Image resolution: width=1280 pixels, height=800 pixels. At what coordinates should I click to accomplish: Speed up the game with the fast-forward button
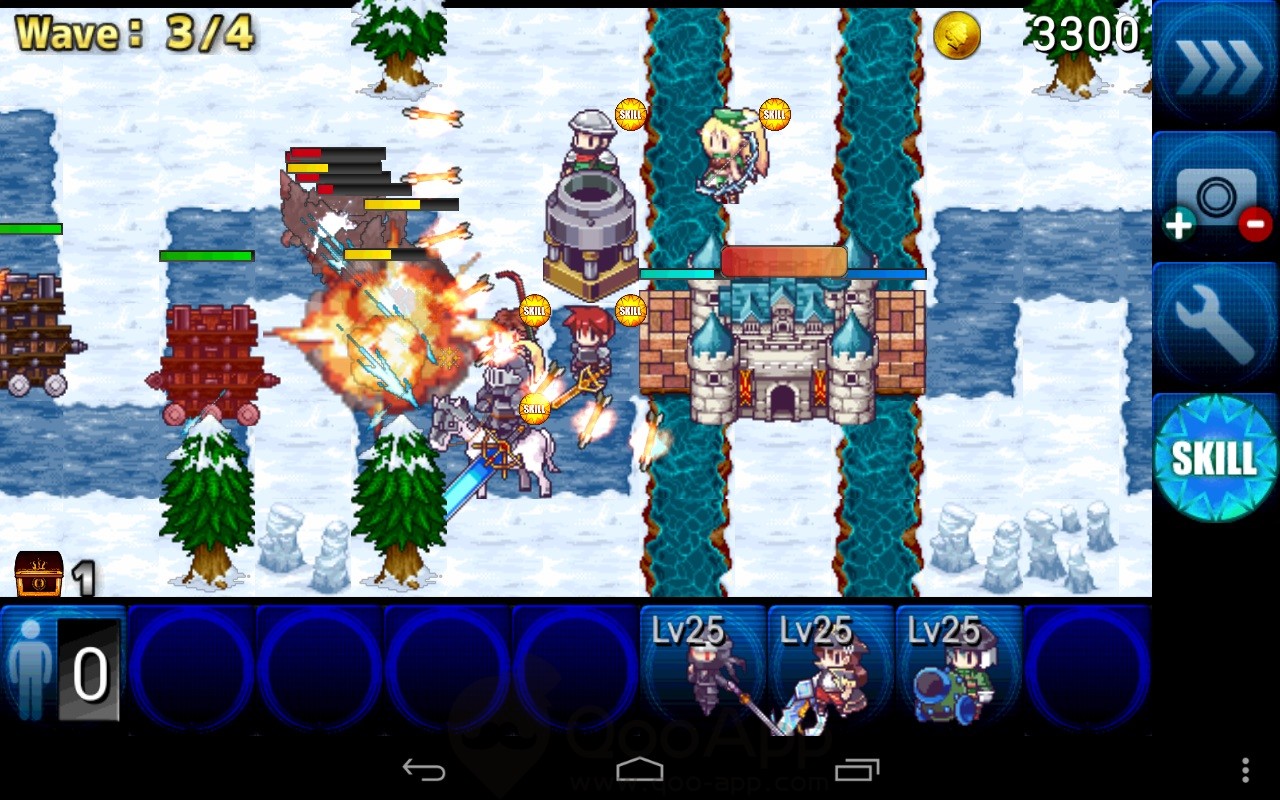coord(1214,65)
